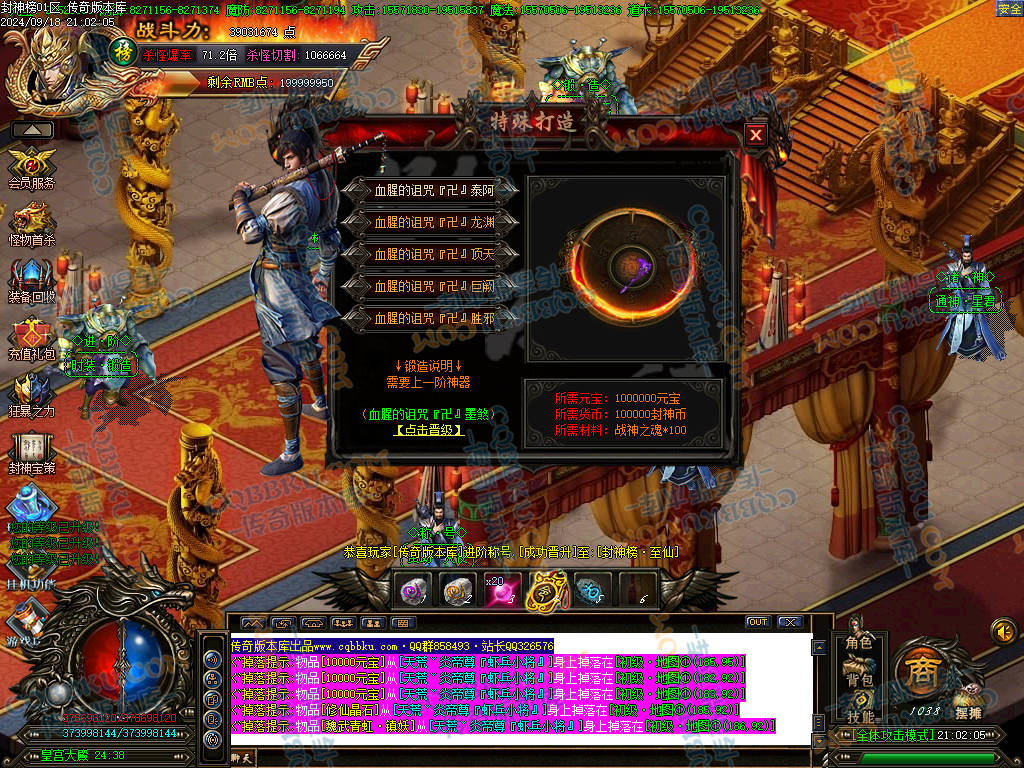
Task: Open the 装备回收 equipment recycle icon
Action: (x=31, y=281)
